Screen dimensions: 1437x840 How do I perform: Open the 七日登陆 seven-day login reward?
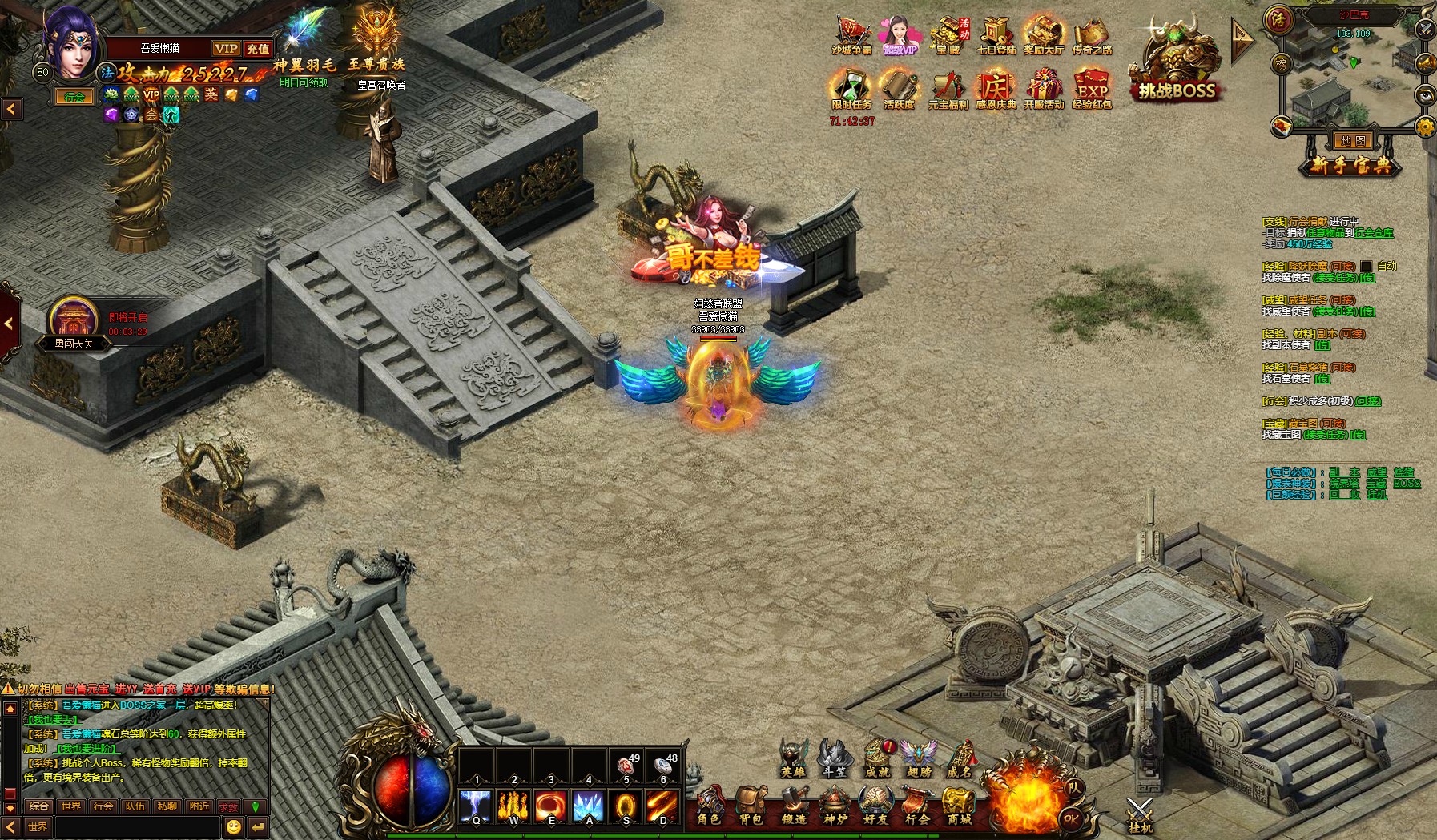point(996,37)
